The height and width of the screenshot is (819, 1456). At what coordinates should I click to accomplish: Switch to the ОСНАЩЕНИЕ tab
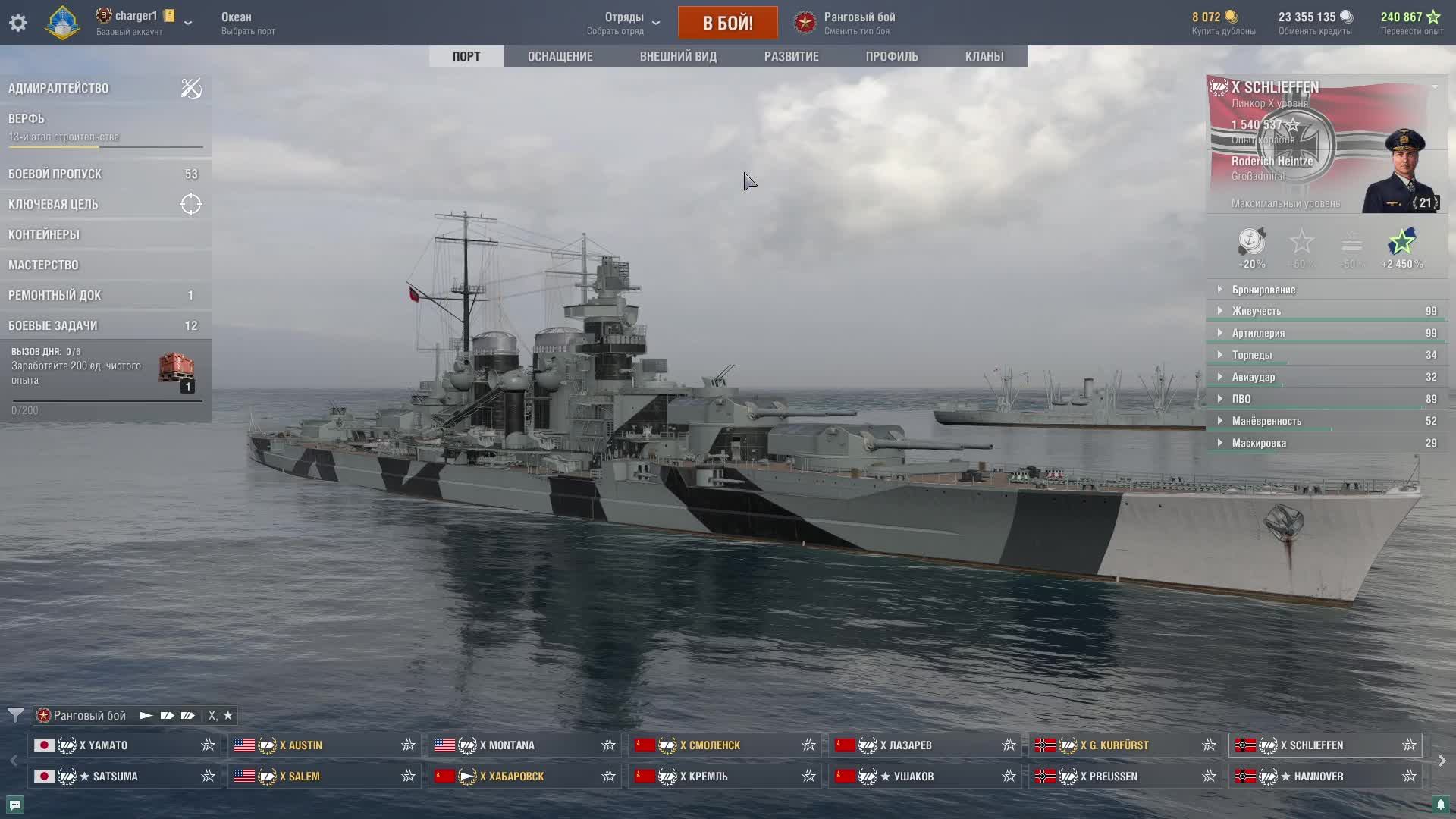(560, 56)
